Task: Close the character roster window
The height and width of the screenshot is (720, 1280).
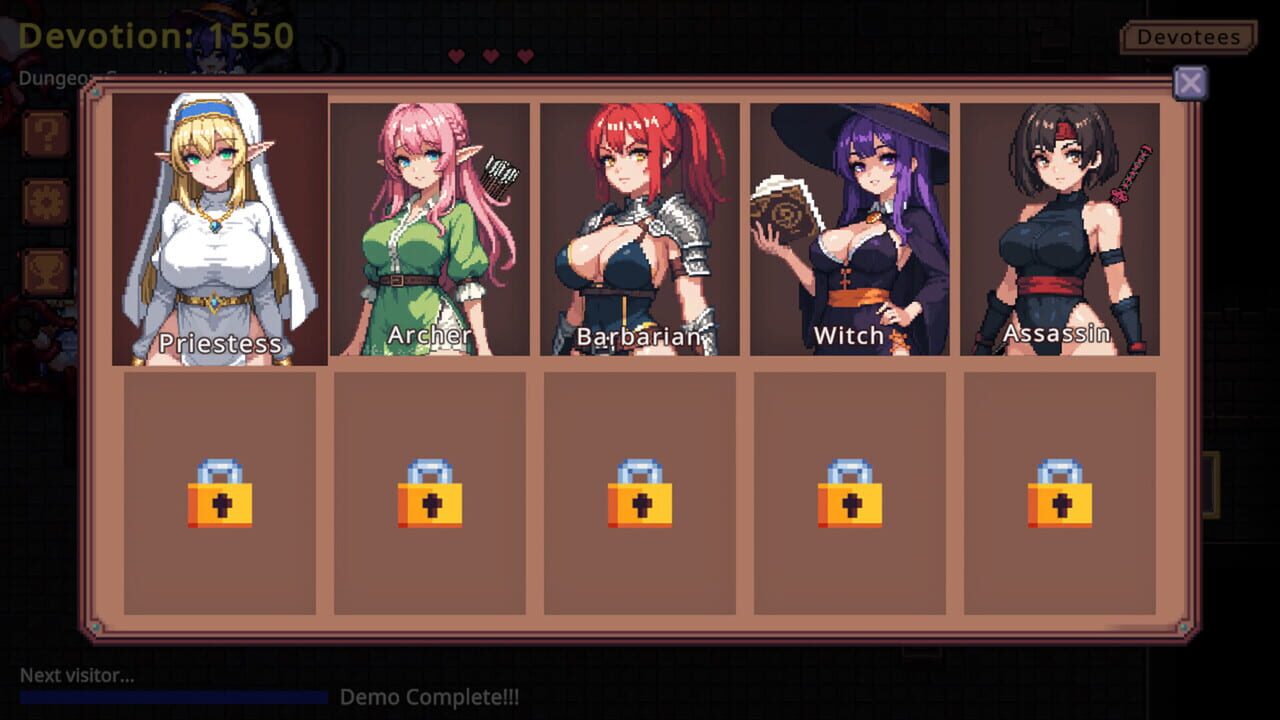Action: (x=1190, y=83)
